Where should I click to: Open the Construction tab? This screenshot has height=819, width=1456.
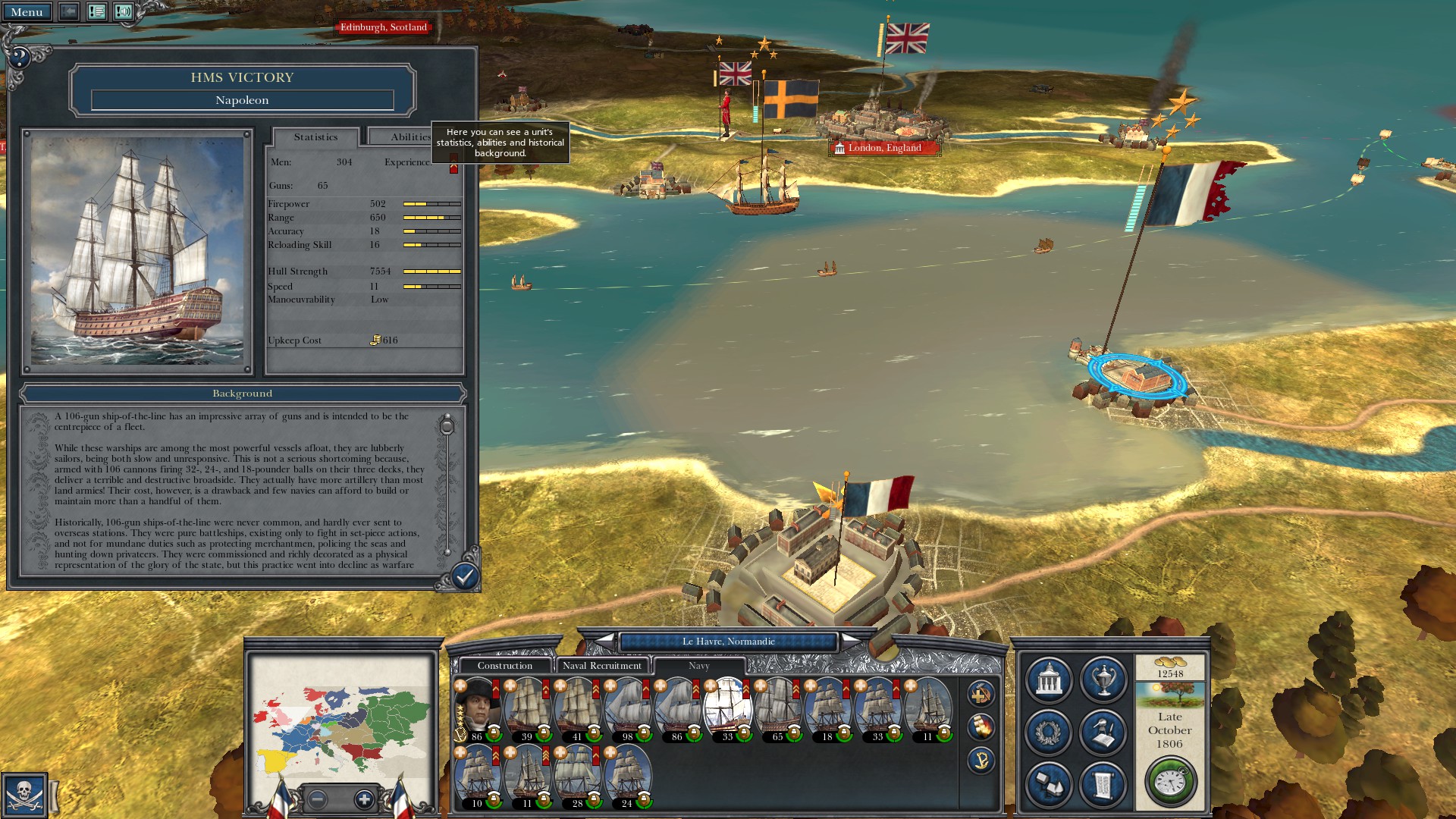[504, 666]
